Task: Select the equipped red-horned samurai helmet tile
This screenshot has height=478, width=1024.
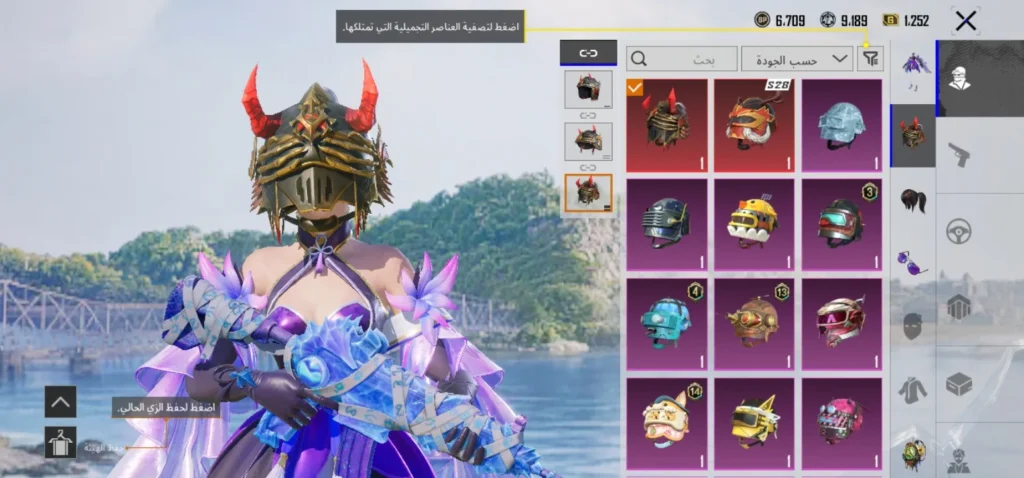Action: pyautogui.click(x=666, y=124)
